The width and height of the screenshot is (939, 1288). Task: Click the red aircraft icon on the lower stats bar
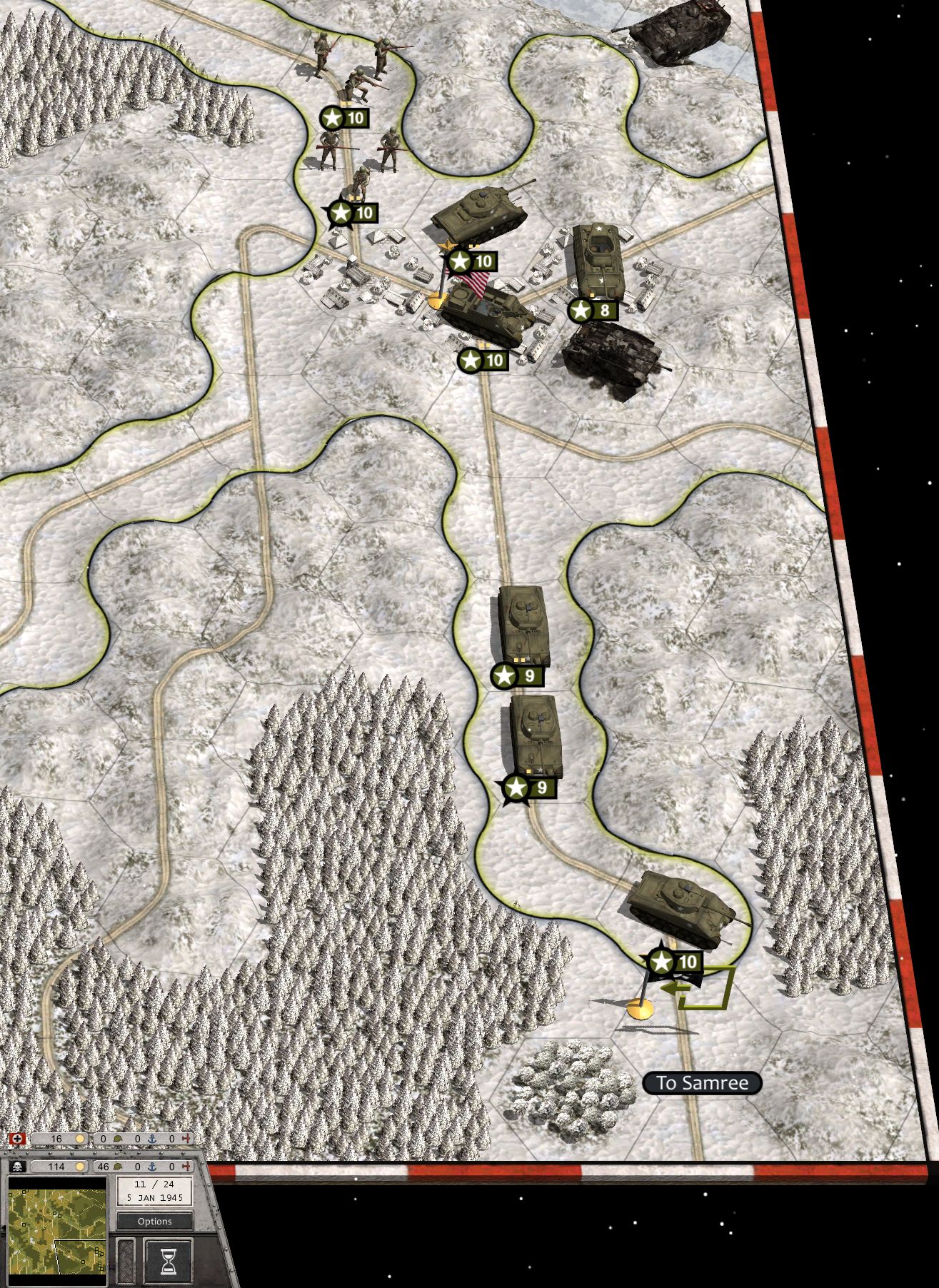(187, 1167)
